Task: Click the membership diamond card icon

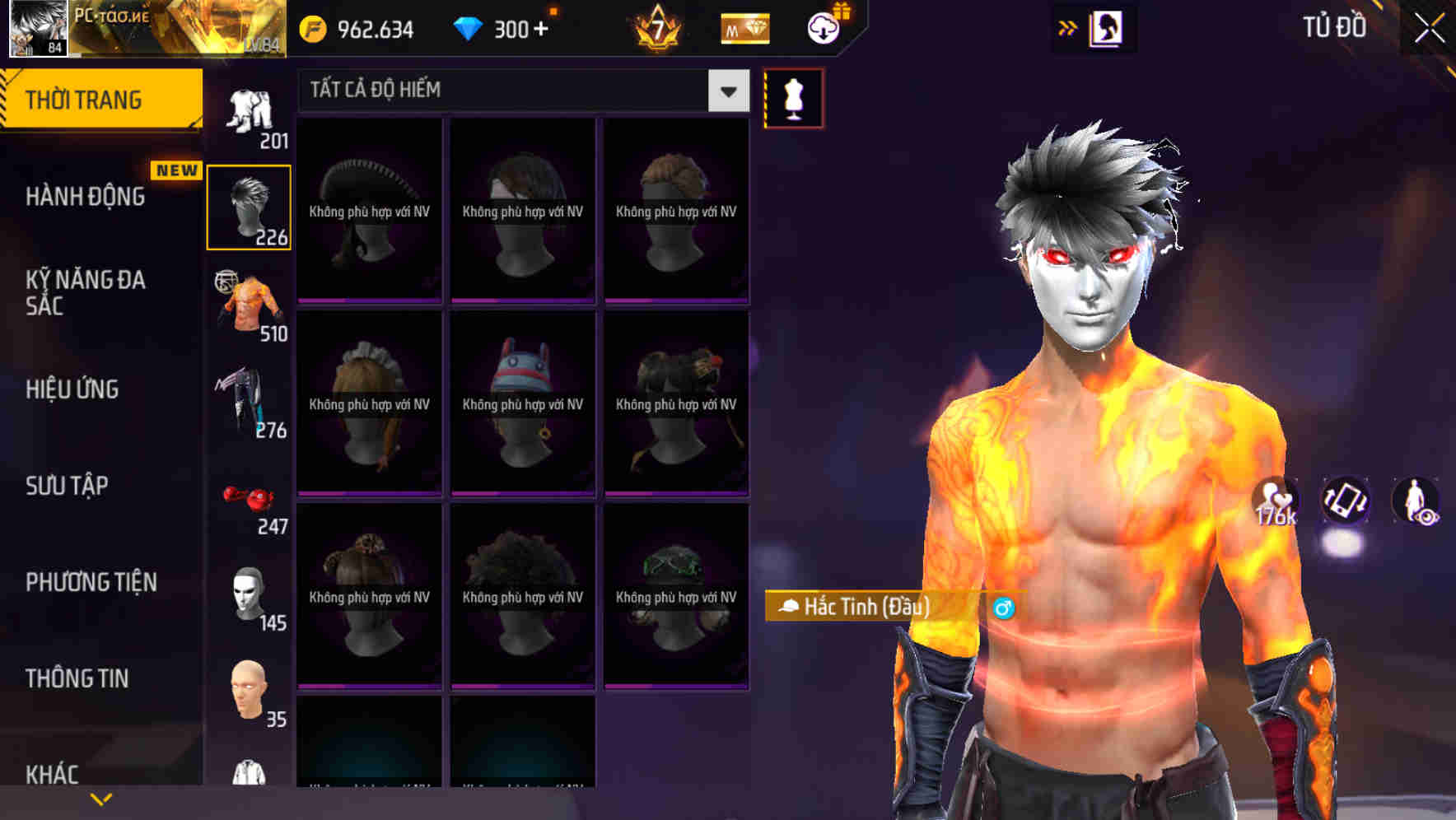Action: tap(744, 29)
